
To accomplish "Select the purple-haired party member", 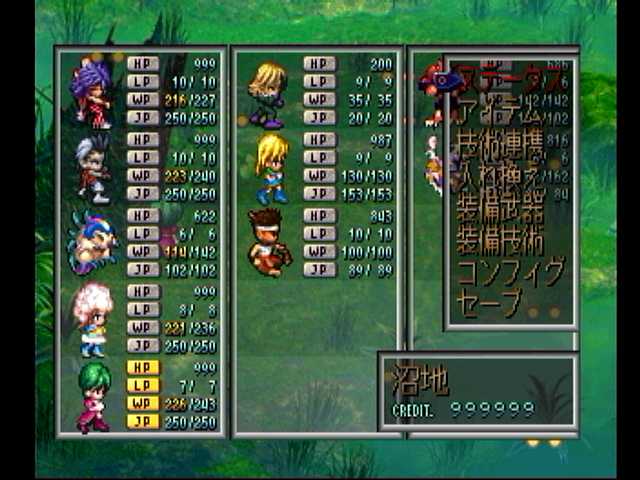I will click(93, 92).
